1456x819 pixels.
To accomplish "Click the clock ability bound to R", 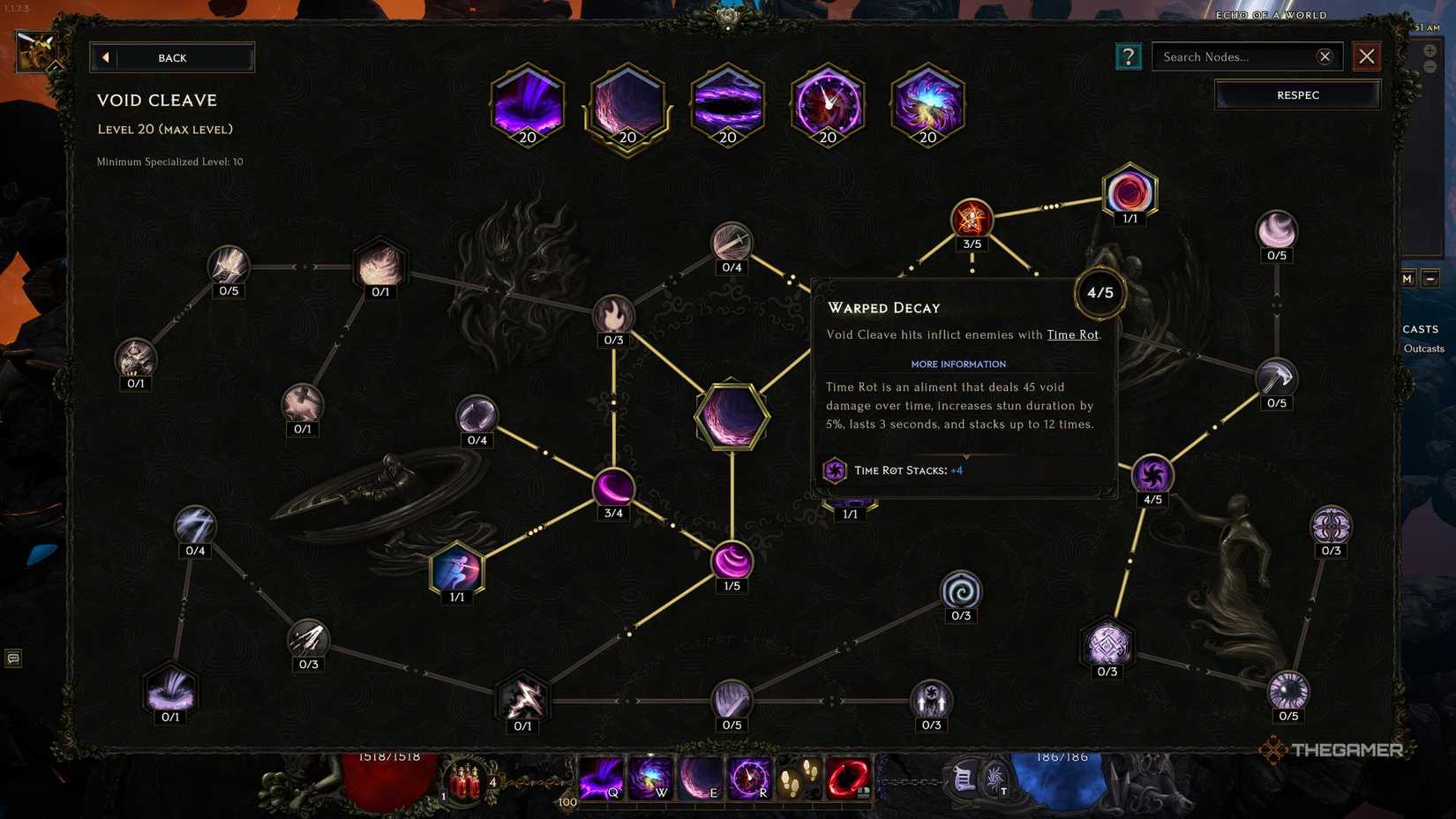I will pos(748,778).
